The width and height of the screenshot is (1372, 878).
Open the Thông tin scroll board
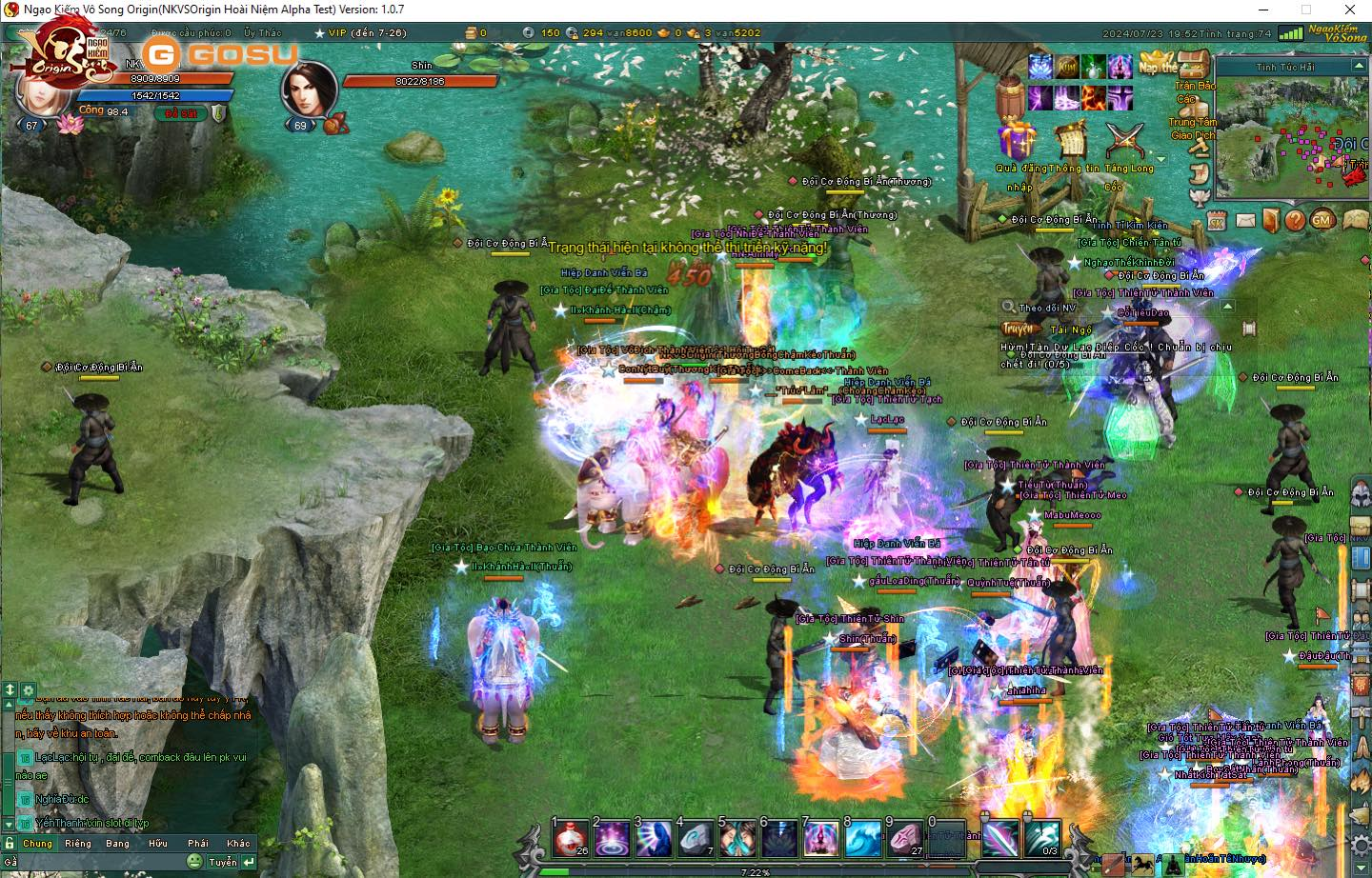(1072, 140)
